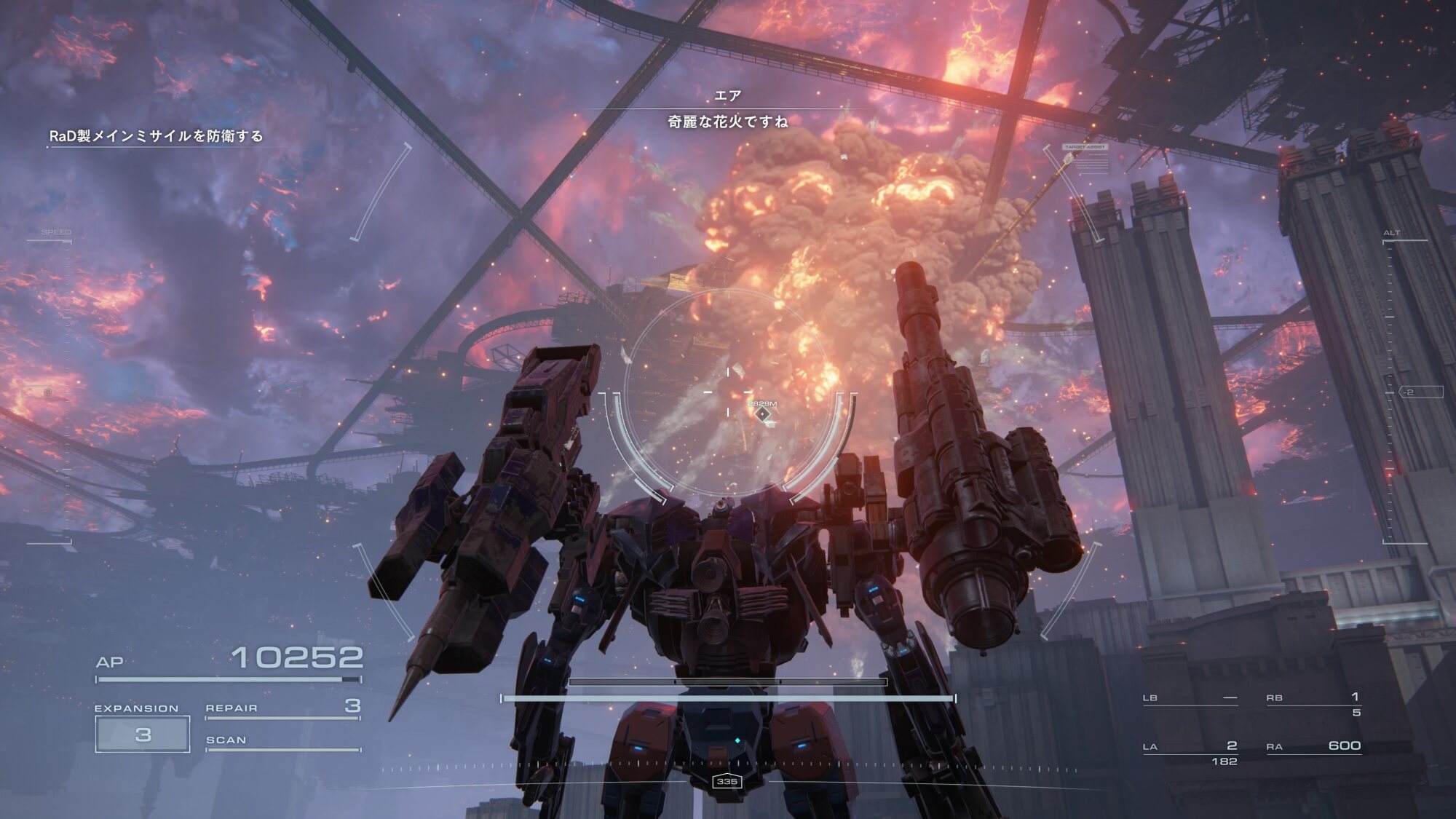The height and width of the screenshot is (819, 1456).
Task: Click the diamond enemy target marker
Action: pos(762,414)
